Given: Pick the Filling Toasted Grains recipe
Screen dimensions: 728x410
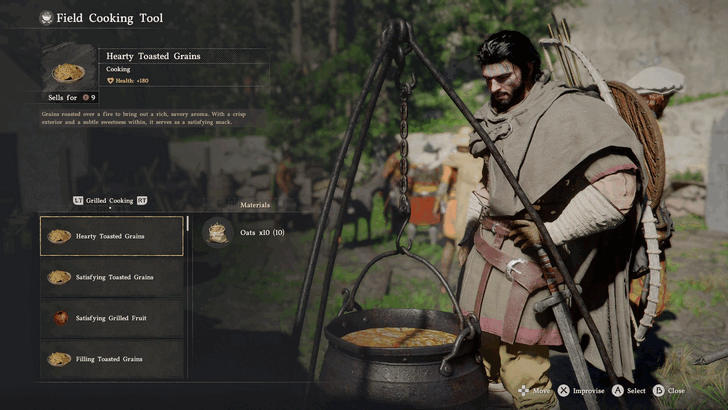Looking at the screenshot, I should 111,359.
